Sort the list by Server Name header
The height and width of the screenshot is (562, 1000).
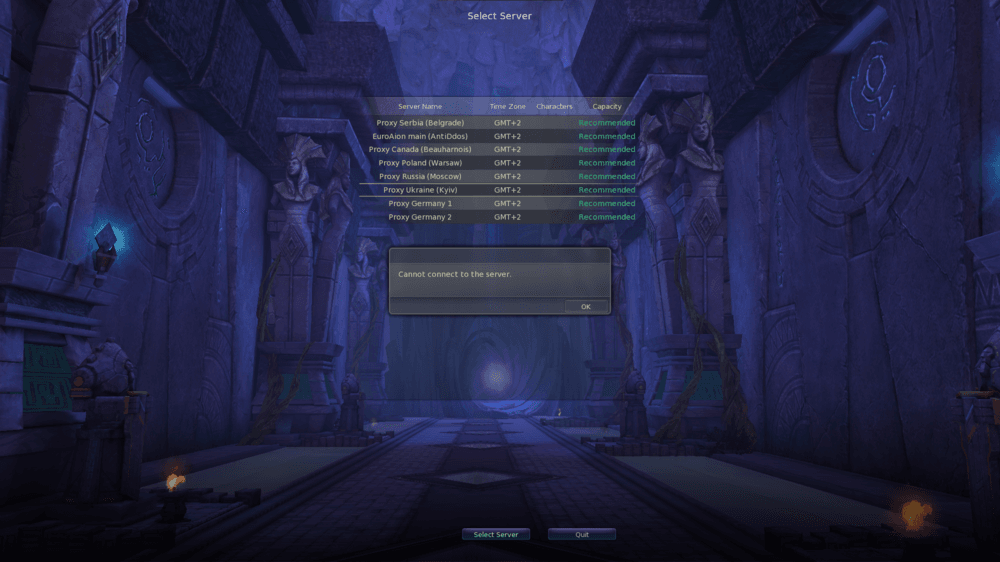[x=420, y=106]
